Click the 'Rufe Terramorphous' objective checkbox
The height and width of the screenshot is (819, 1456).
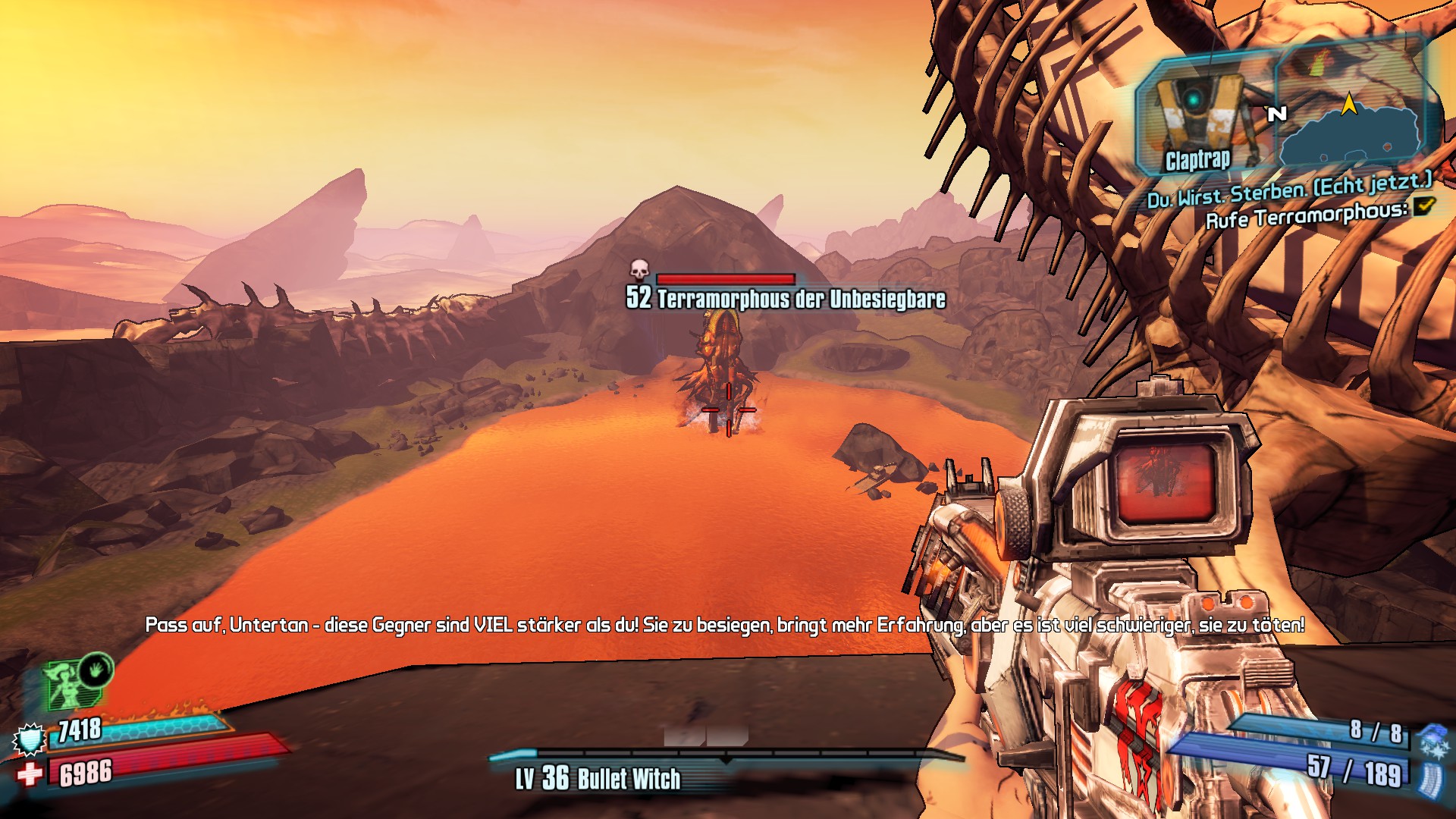[x=1424, y=206]
